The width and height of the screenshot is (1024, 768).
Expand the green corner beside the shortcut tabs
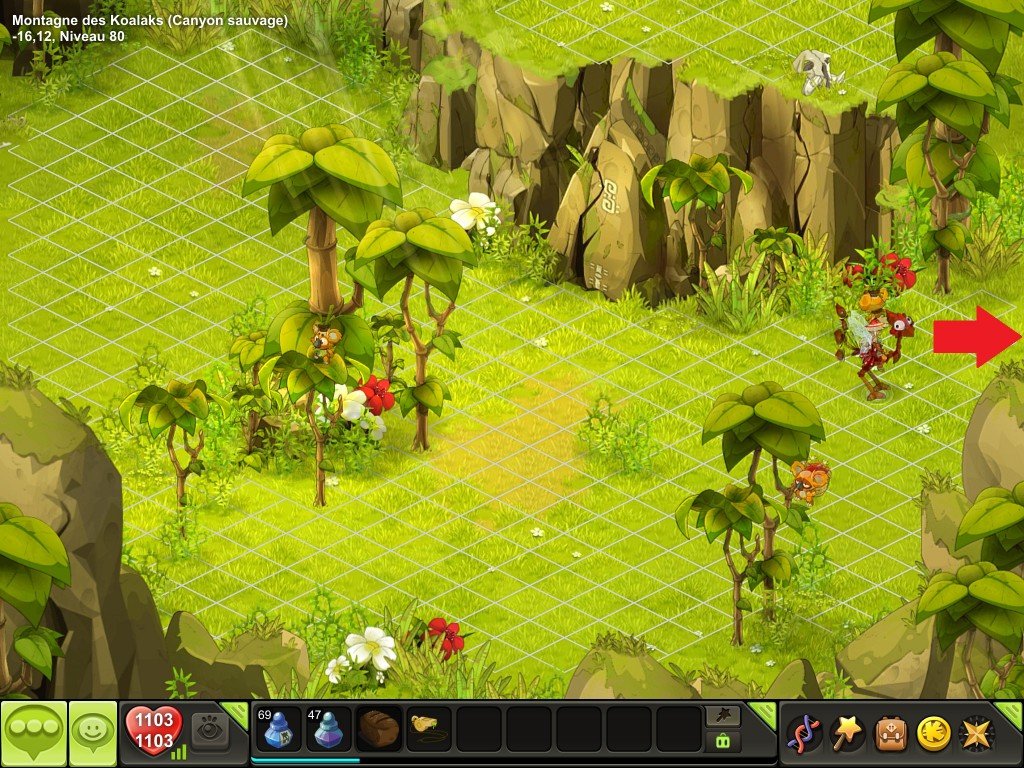[762, 713]
